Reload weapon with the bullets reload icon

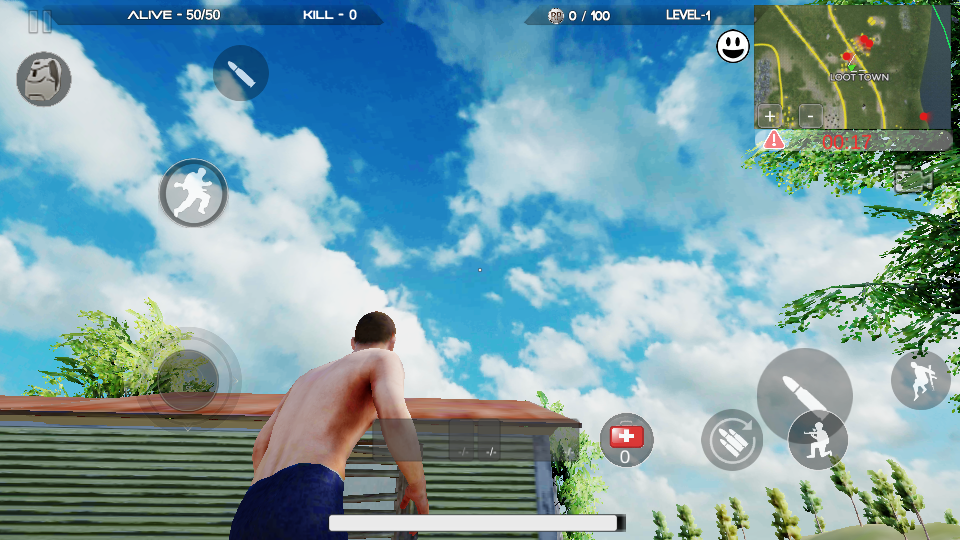[x=731, y=440]
